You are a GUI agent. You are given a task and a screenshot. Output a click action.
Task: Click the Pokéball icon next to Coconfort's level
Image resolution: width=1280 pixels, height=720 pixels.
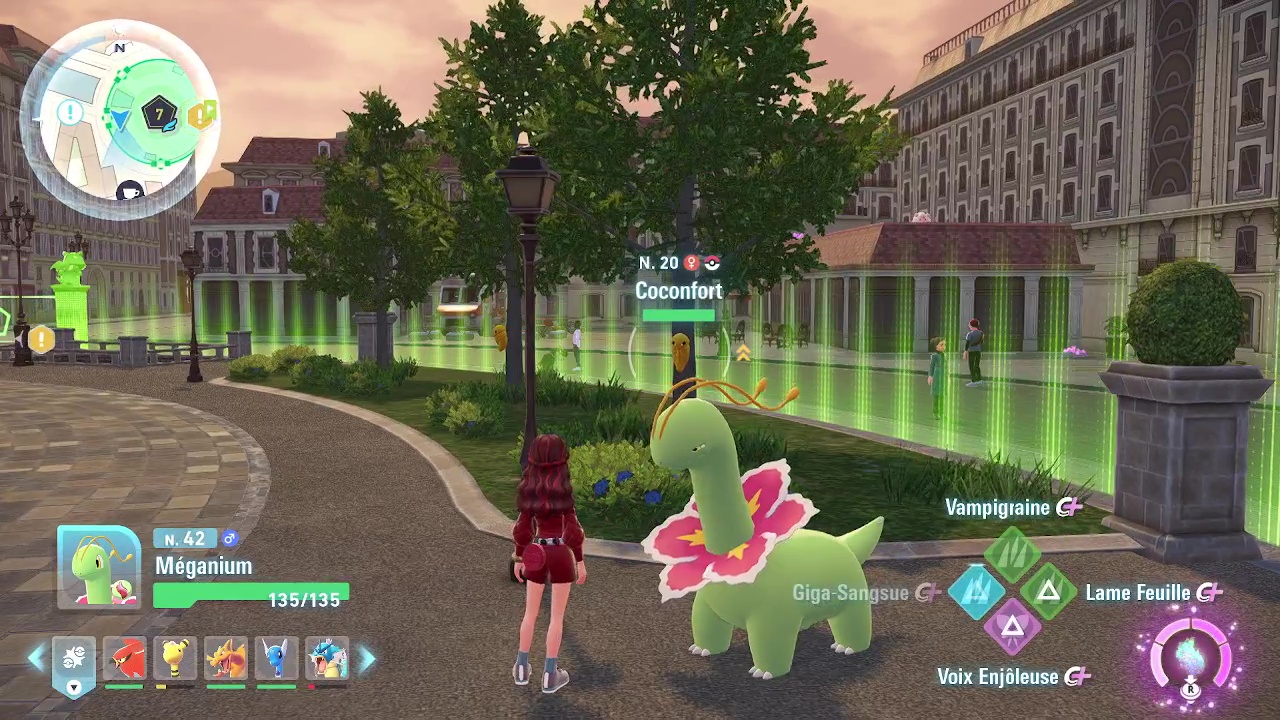(710, 263)
